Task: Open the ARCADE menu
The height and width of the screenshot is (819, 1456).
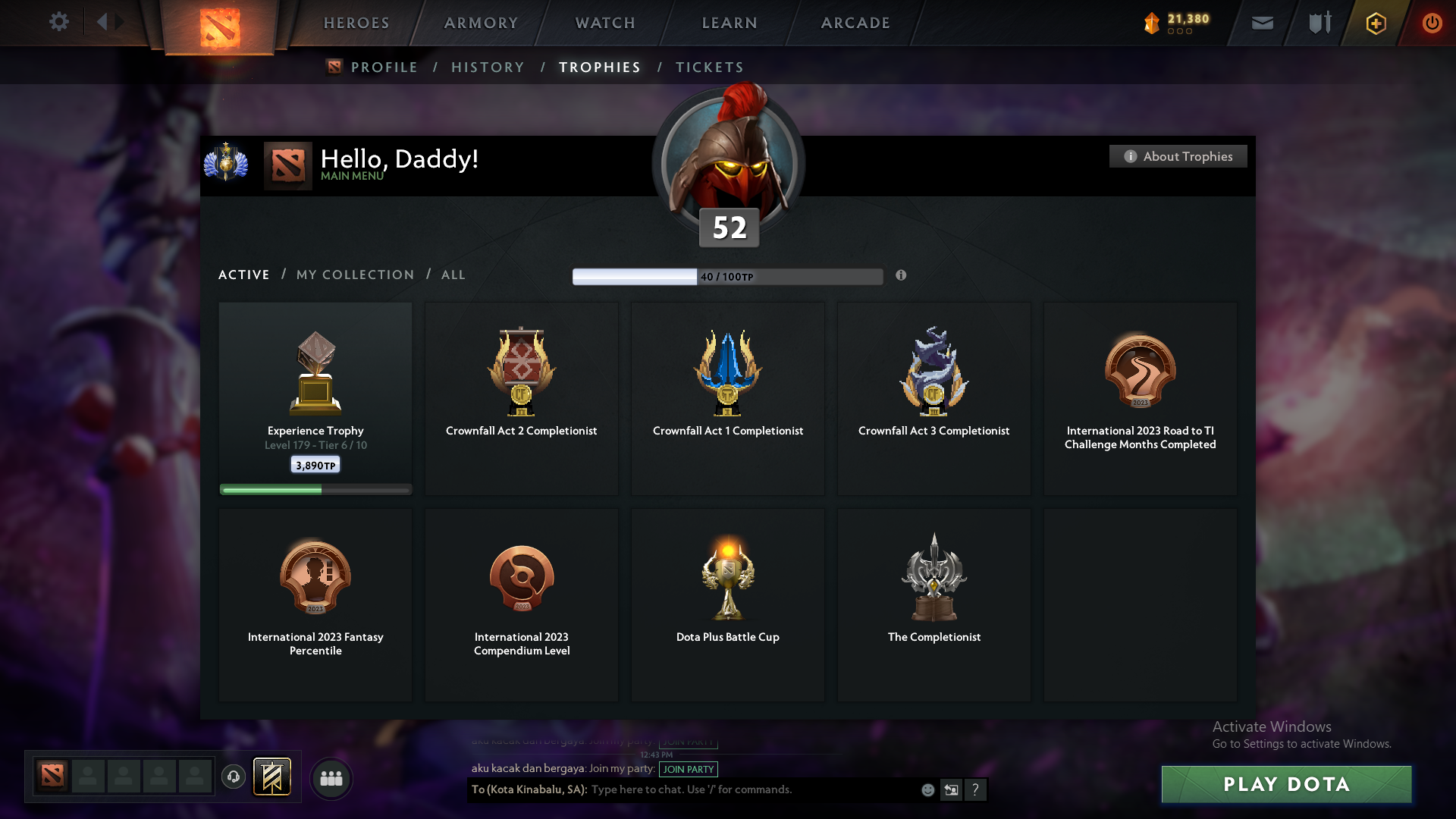Action: pos(854,23)
